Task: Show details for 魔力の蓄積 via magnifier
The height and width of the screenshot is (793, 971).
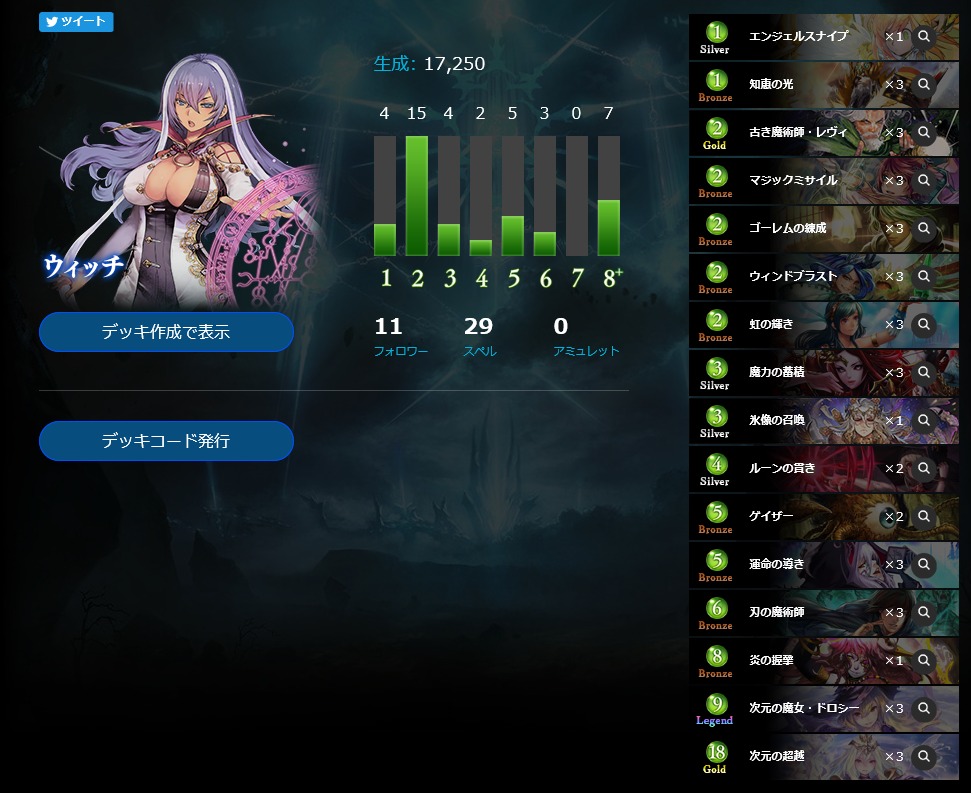Action: [x=924, y=373]
